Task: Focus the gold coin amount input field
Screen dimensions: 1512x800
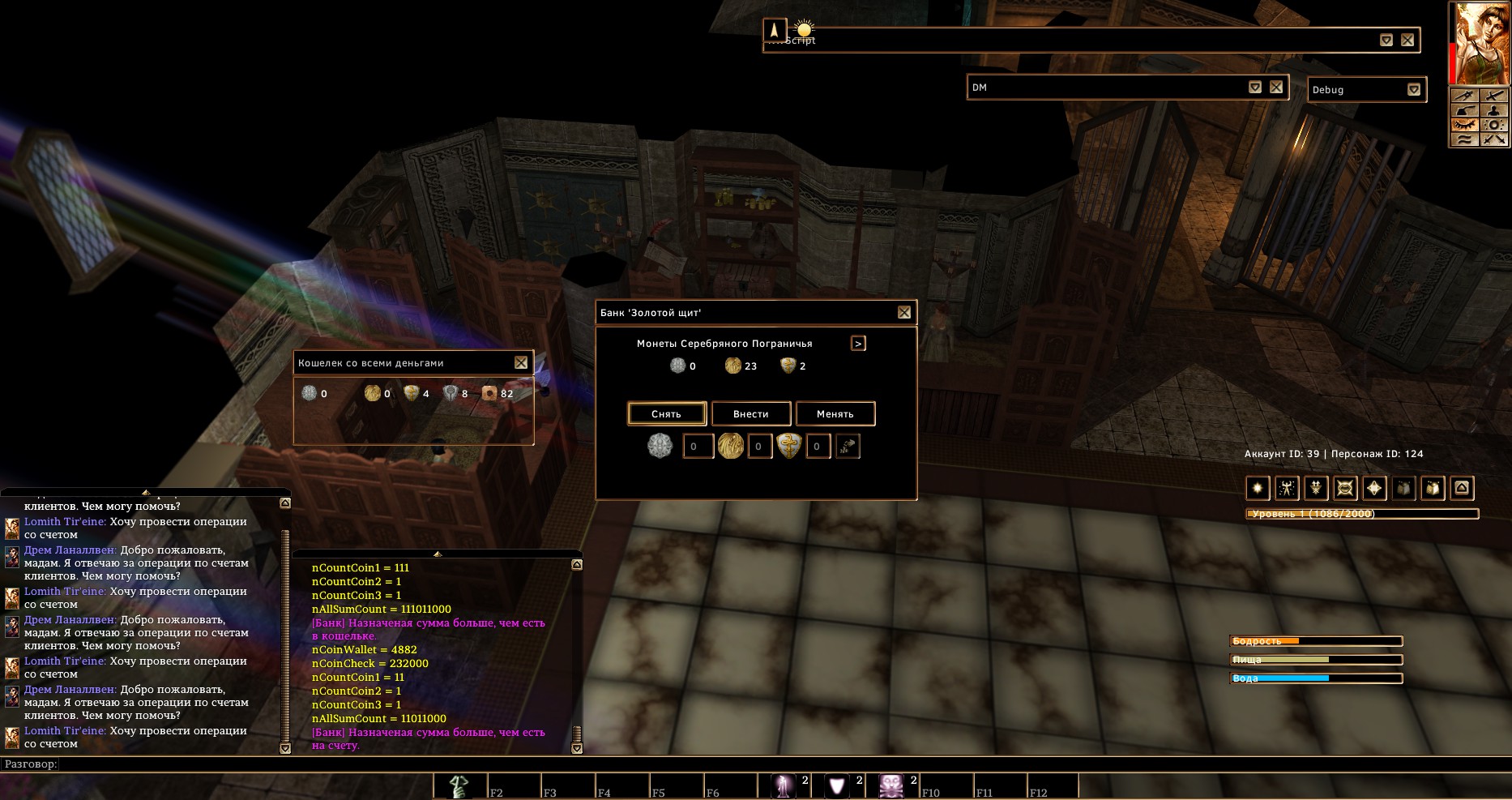Action: (x=759, y=447)
